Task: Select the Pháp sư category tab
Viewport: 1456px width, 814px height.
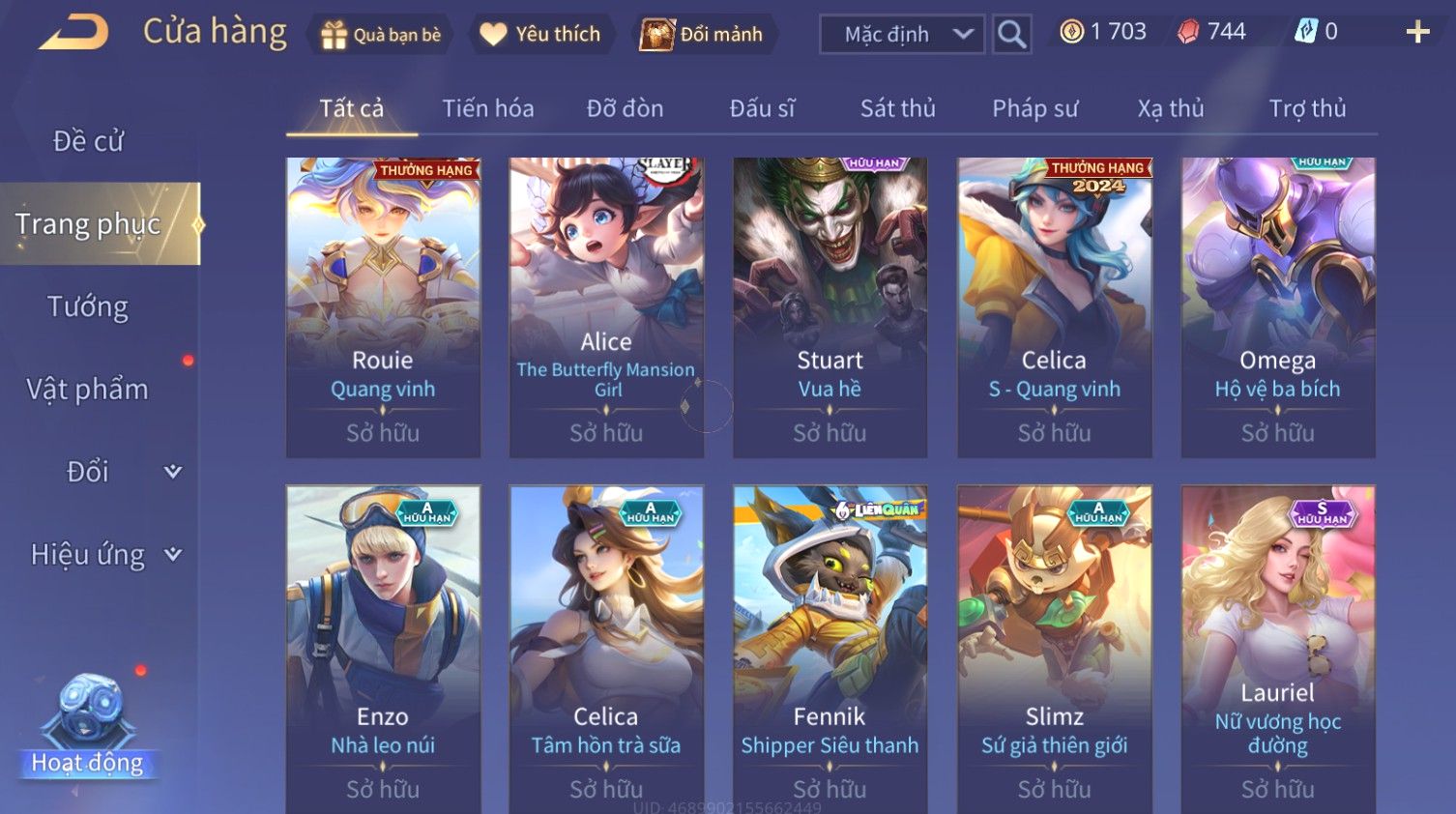Action: click(x=1034, y=108)
